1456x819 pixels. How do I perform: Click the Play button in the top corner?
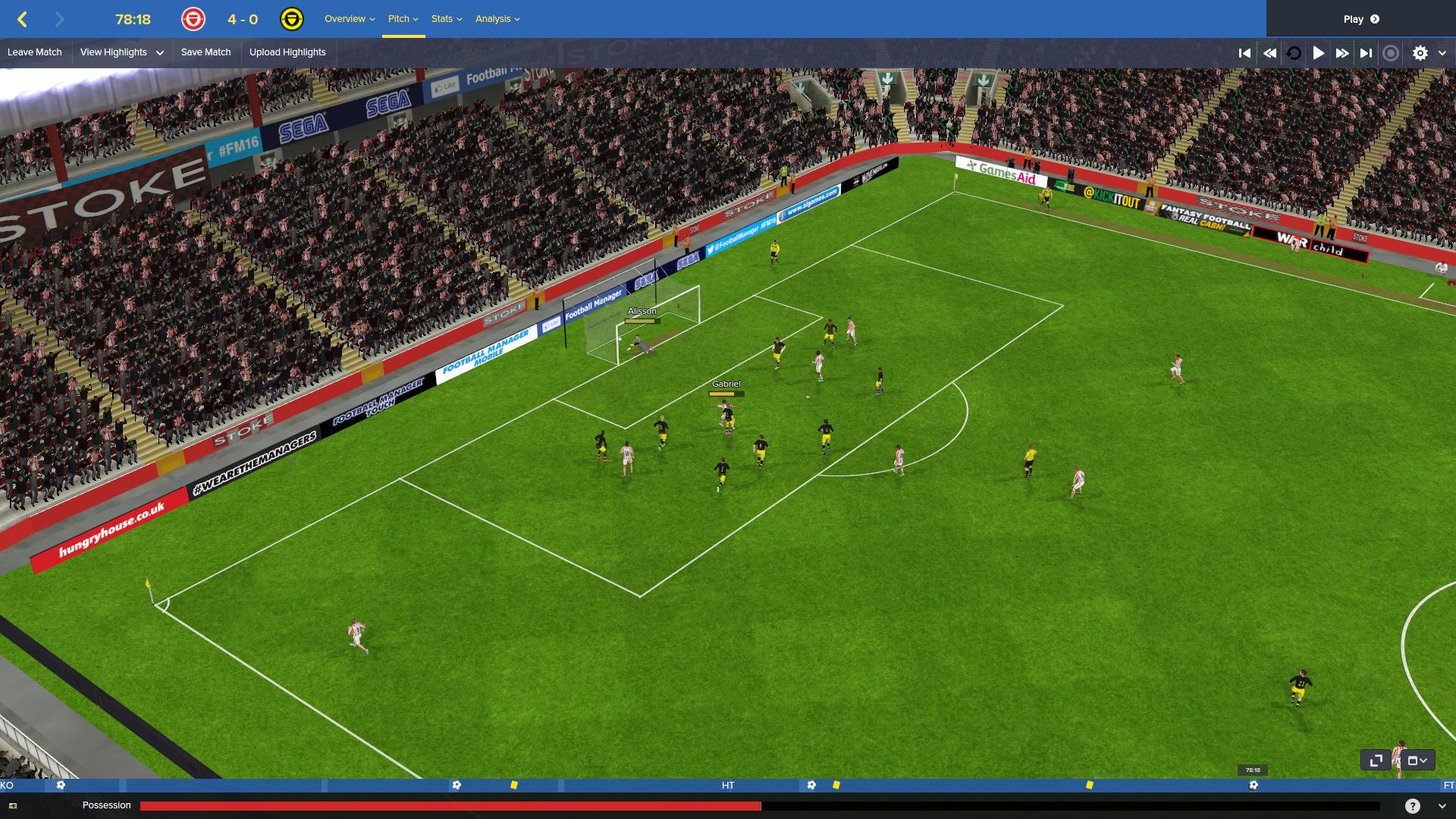(1360, 19)
